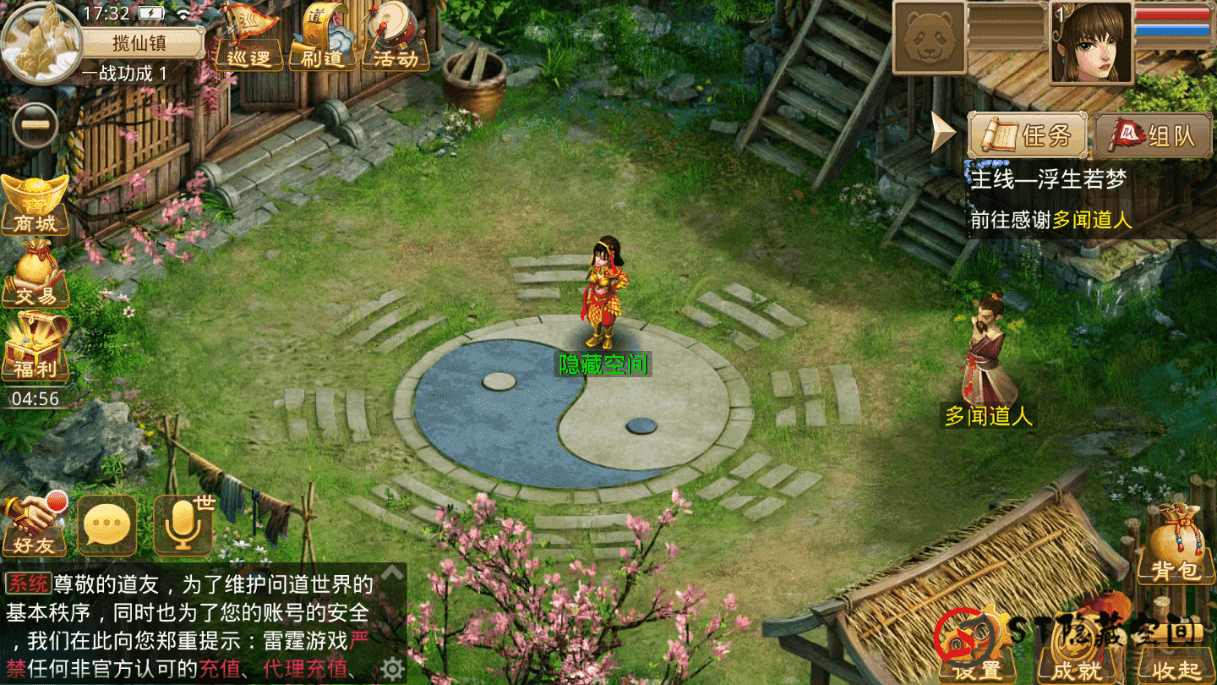Collapse the left icons with the minus button
The width and height of the screenshot is (1217, 685).
[x=36, y=126]
